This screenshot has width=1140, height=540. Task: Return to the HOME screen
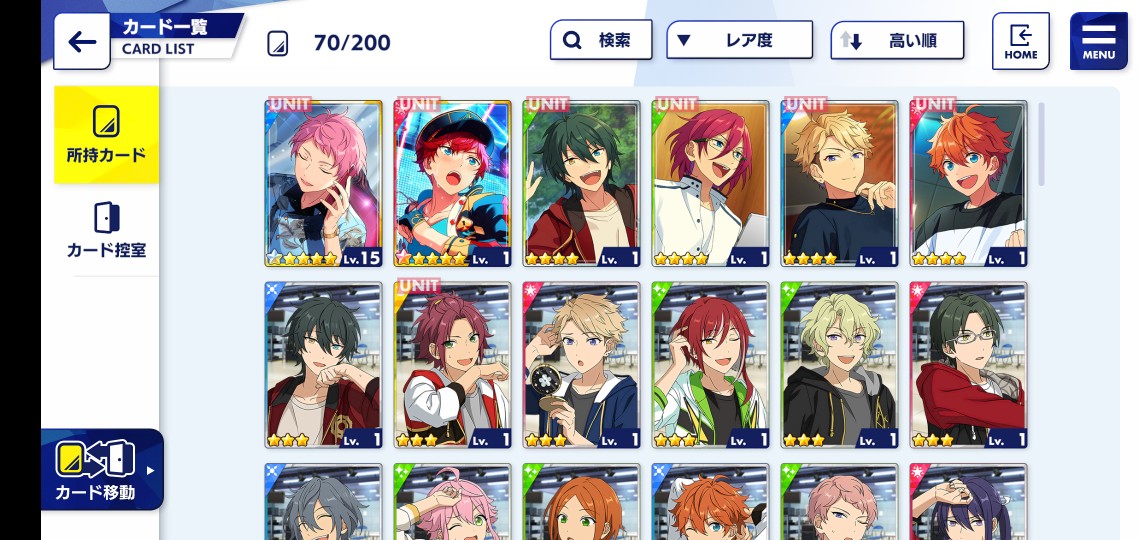coord(1020,41)
